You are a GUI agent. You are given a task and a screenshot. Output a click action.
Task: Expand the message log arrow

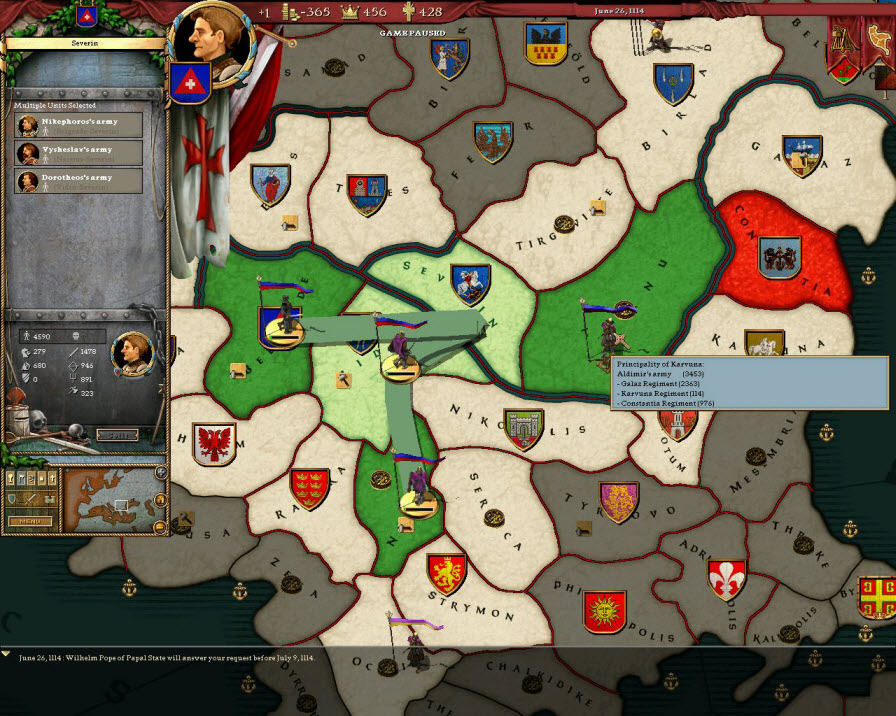(x=7, y=654)
